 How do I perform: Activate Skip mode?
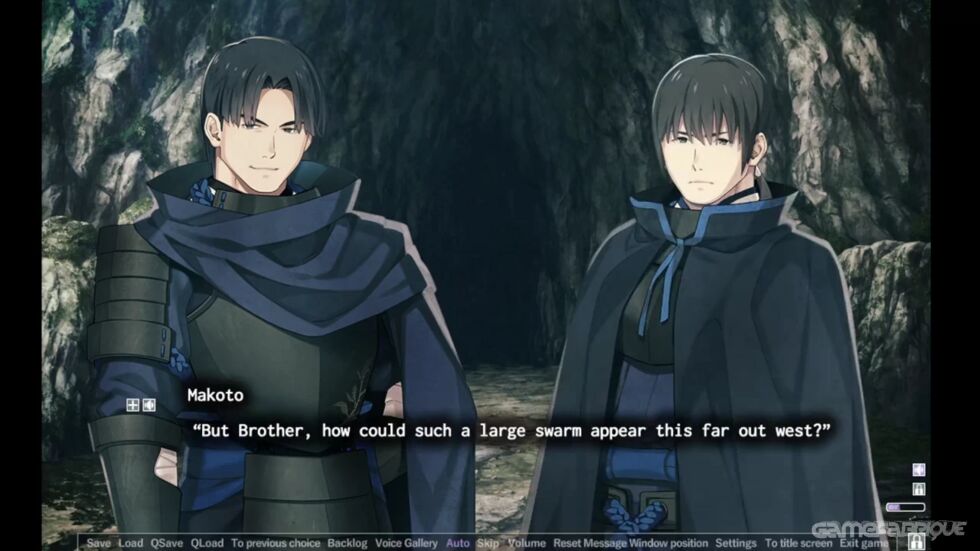488,543
